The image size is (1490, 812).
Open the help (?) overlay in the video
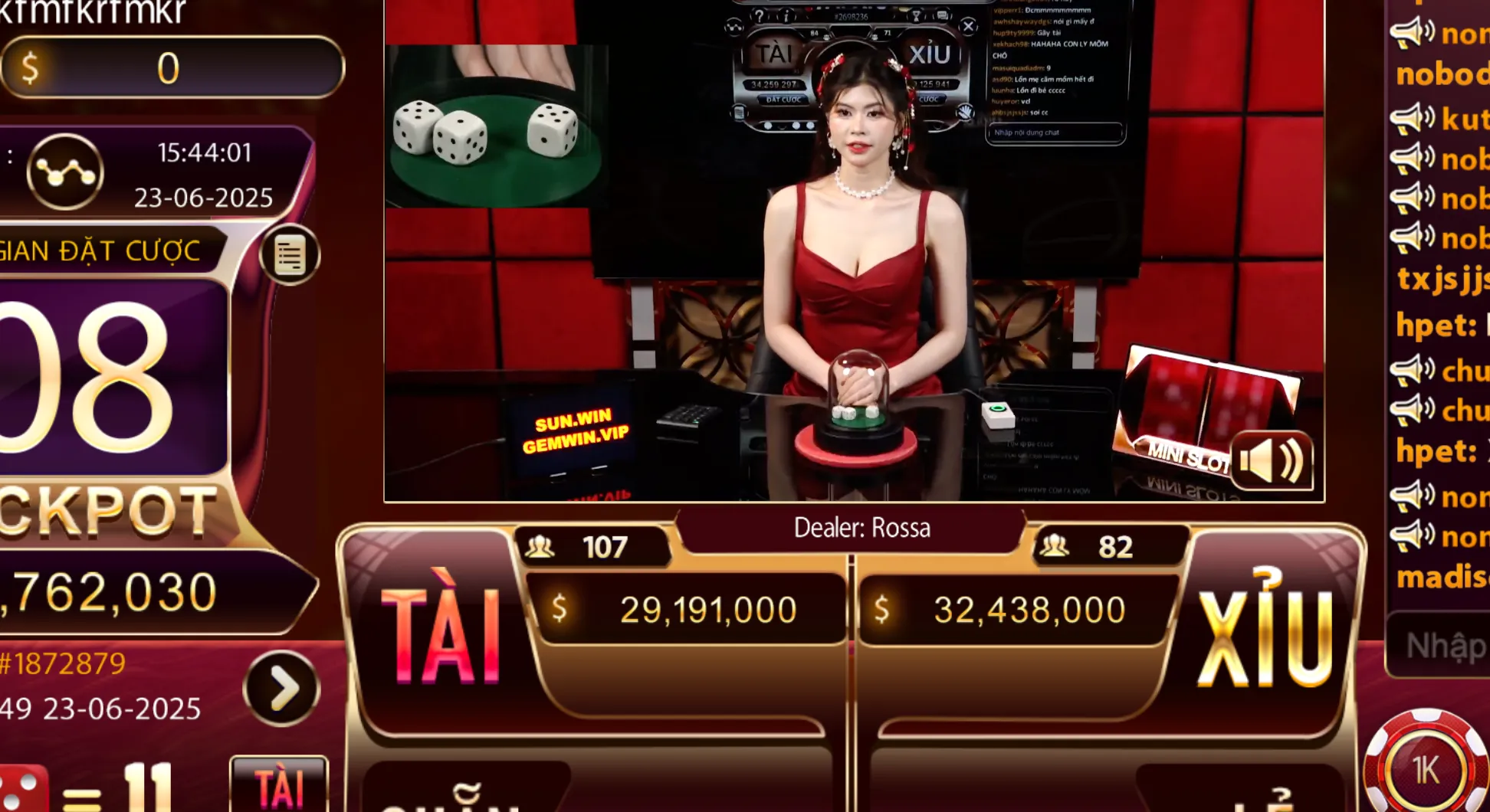[x=760, y=16]
